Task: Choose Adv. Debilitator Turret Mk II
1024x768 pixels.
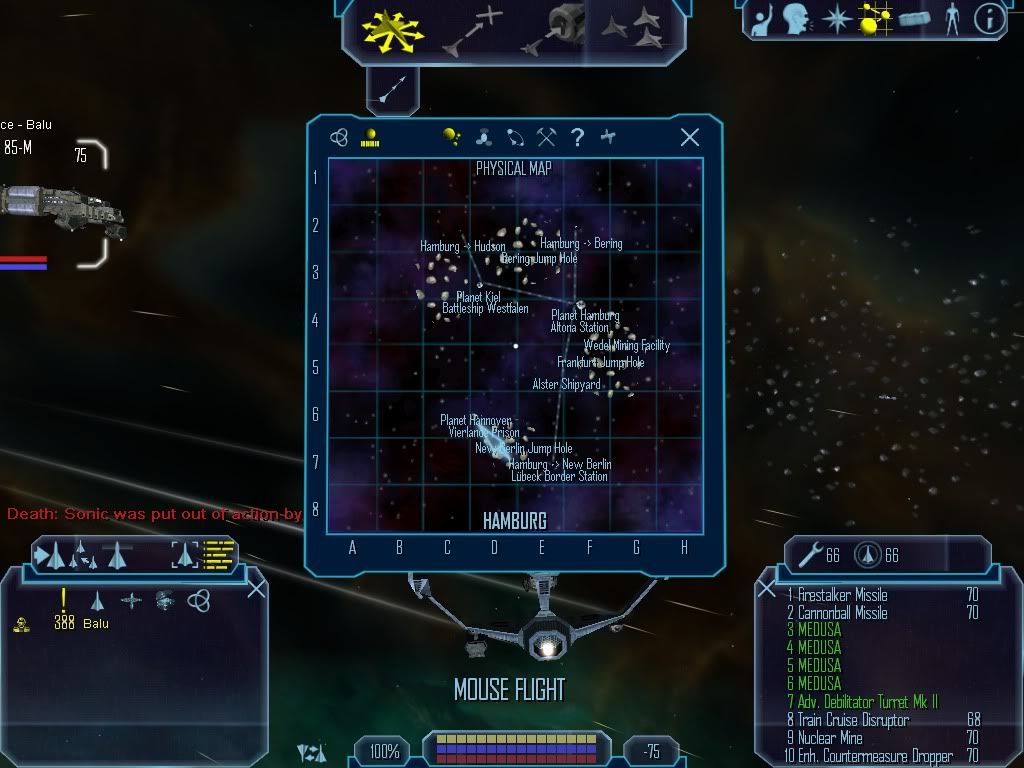Action: [862, 702]
